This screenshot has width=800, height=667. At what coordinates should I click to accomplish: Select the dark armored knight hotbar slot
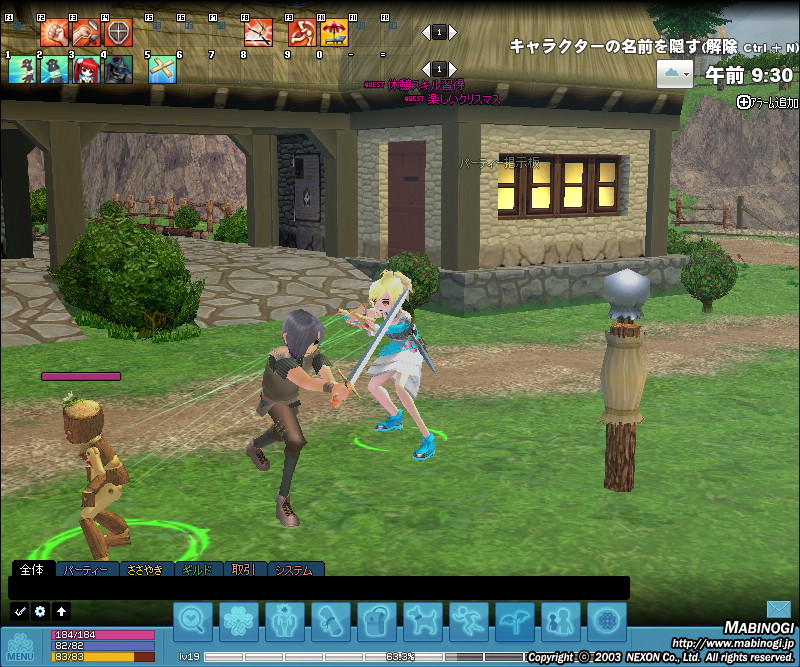(118, 69)
